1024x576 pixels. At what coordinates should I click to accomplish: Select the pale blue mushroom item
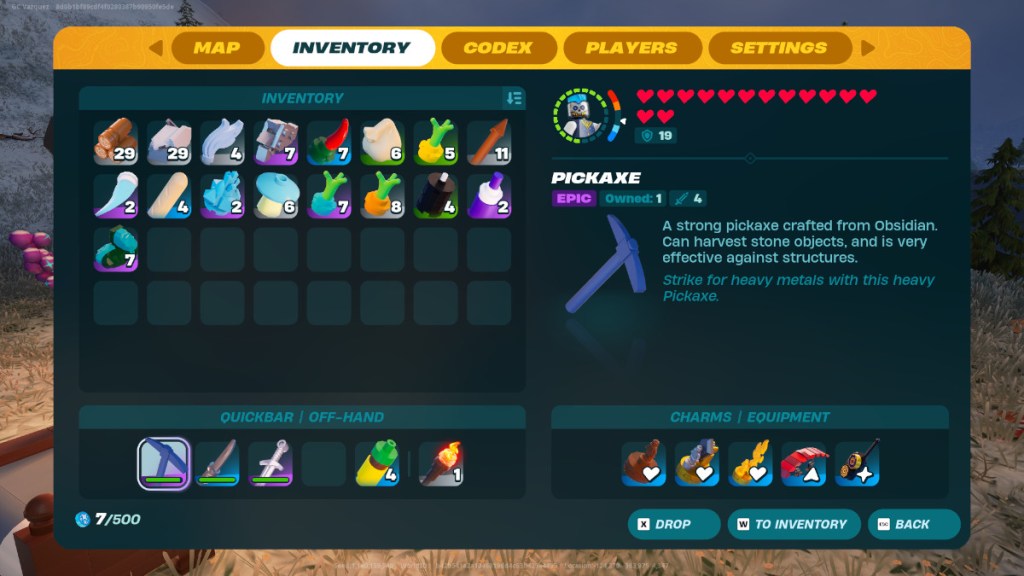(275, 195)
